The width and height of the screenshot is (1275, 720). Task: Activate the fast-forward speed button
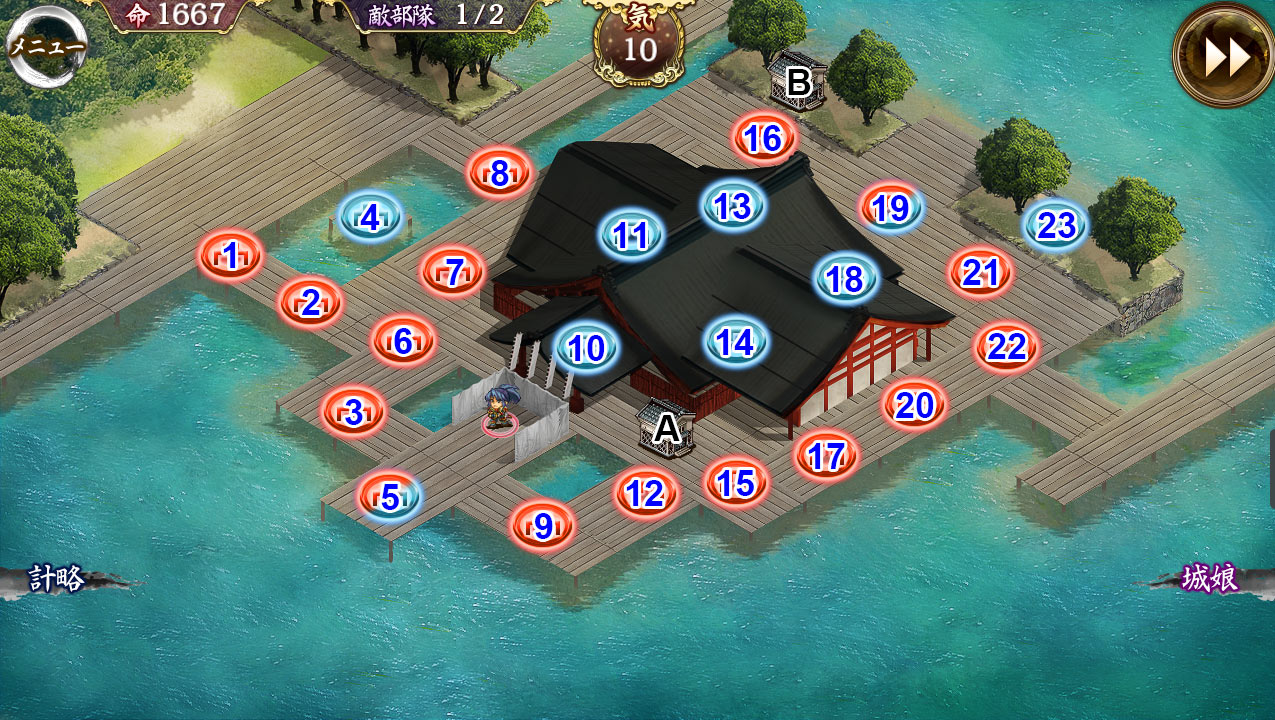(x=1223, y=57)
